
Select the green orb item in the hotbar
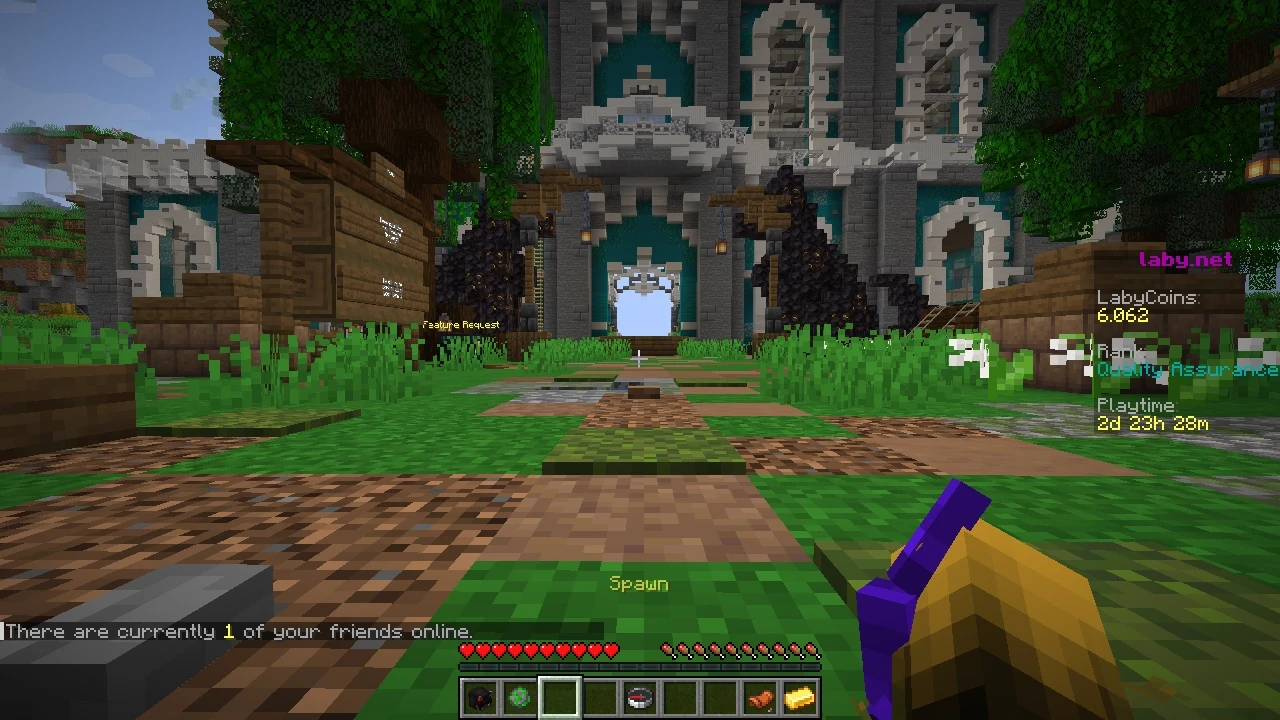click(519, 697)
